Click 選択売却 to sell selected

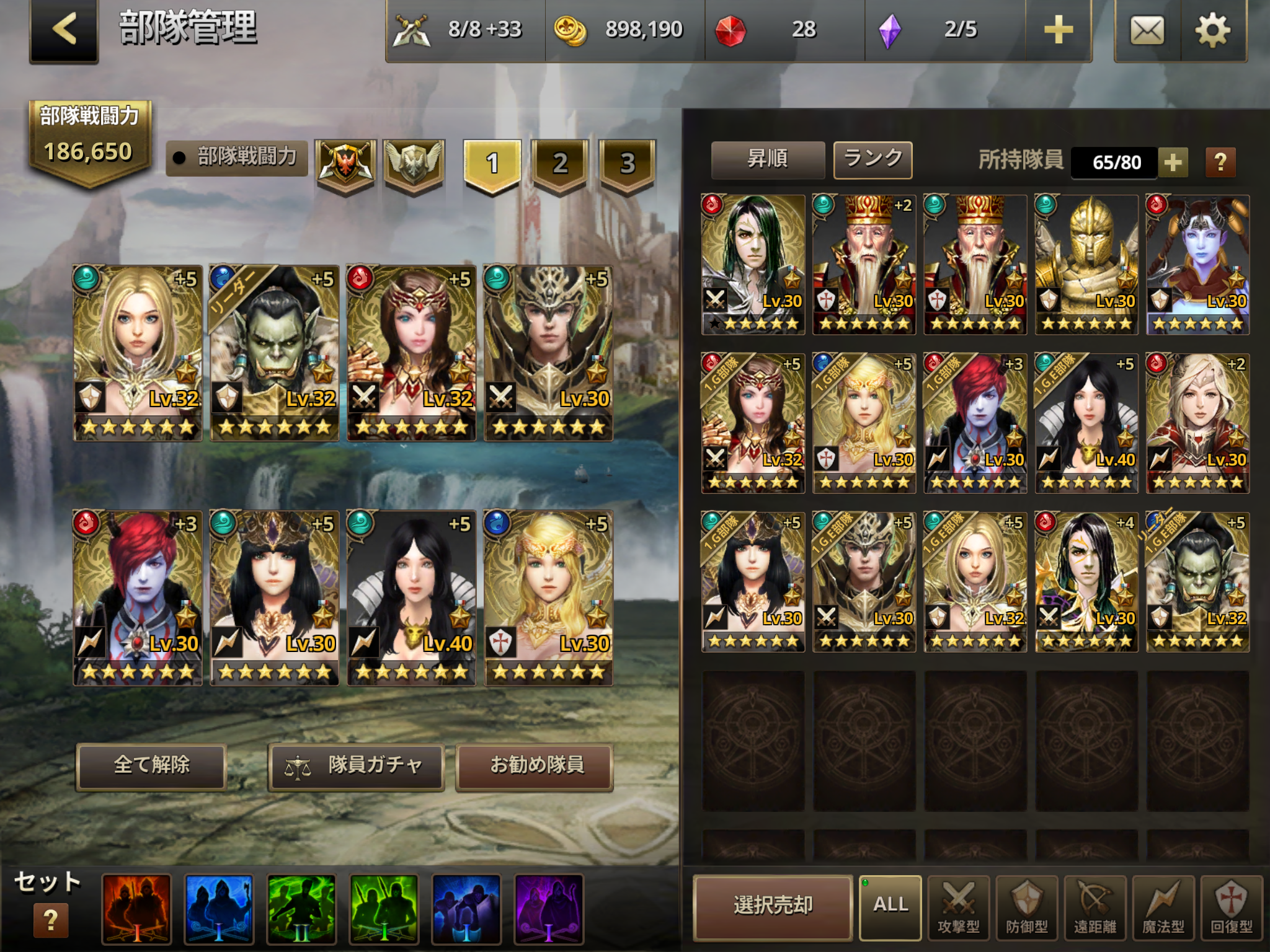pos(773,906)
